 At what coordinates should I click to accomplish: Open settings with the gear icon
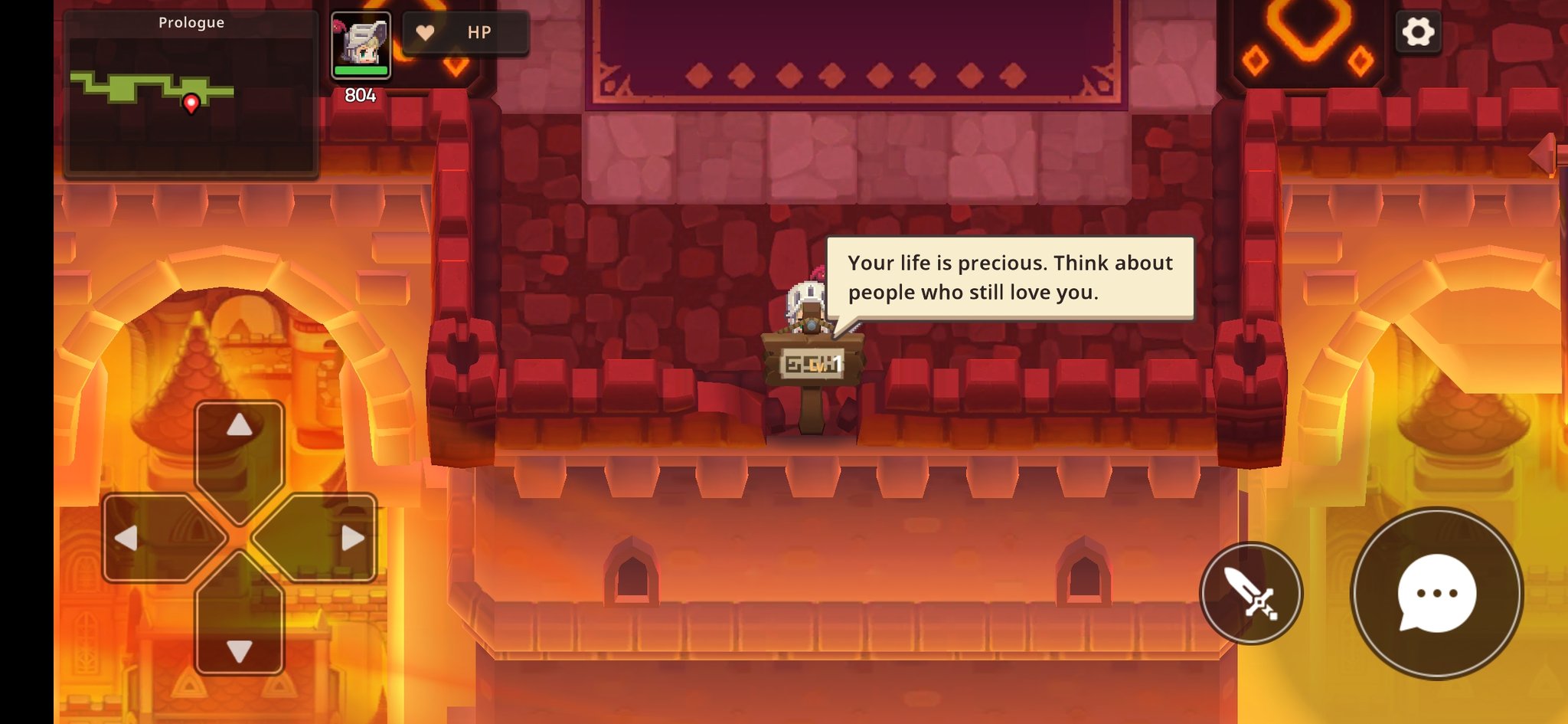pos(1418,32)
